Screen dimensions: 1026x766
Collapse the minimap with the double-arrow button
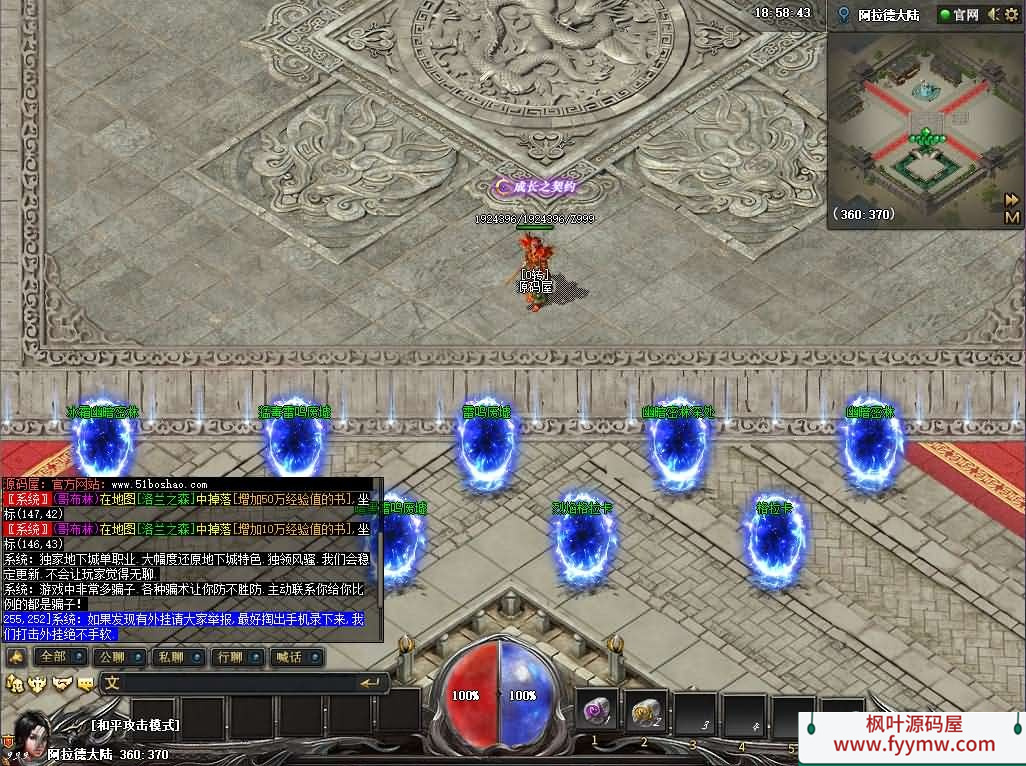[x=1012, y=199]
